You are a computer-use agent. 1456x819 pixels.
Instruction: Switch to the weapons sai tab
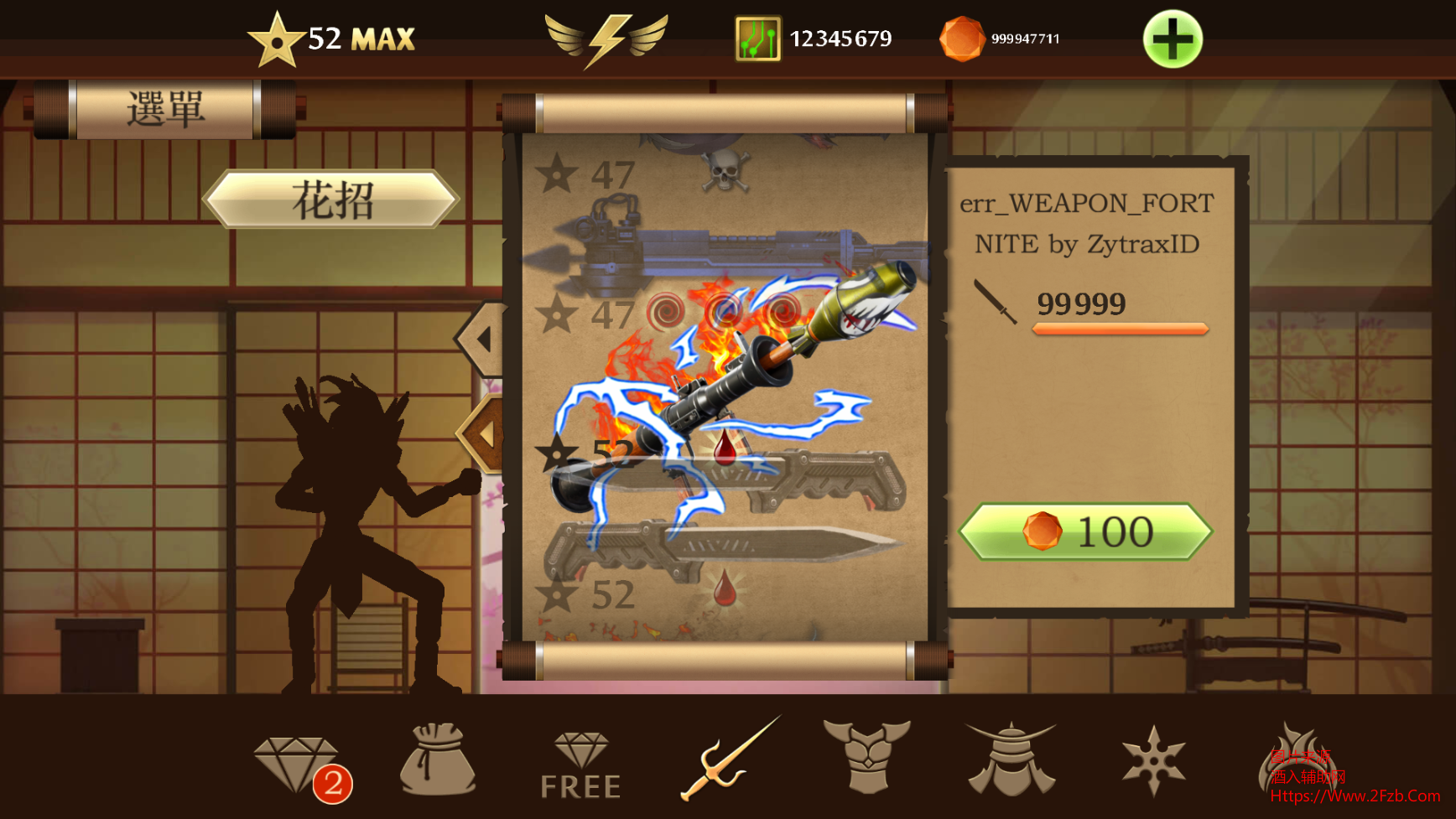point(729,760)
